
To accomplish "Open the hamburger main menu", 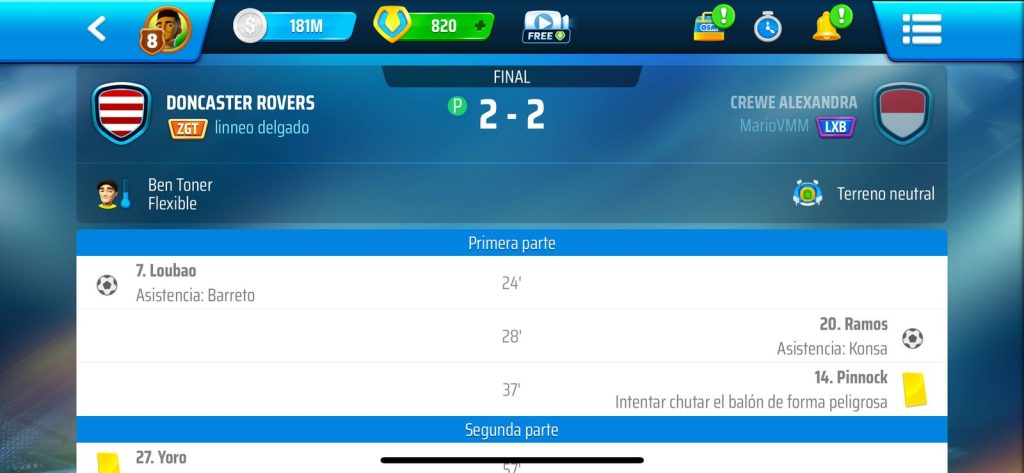I will pyautogui.click(x=921, y=28).
